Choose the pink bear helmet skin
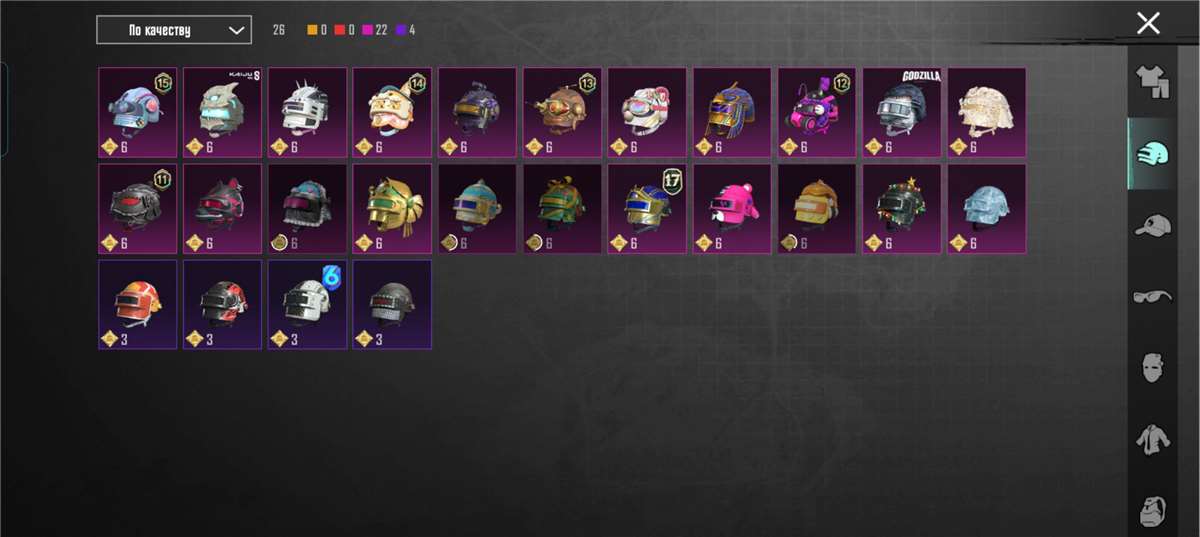 [731, 208]
